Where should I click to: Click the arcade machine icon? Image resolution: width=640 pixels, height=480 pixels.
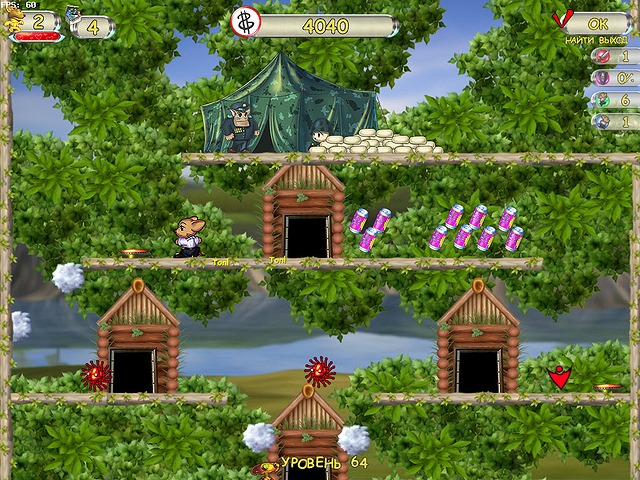73,15
